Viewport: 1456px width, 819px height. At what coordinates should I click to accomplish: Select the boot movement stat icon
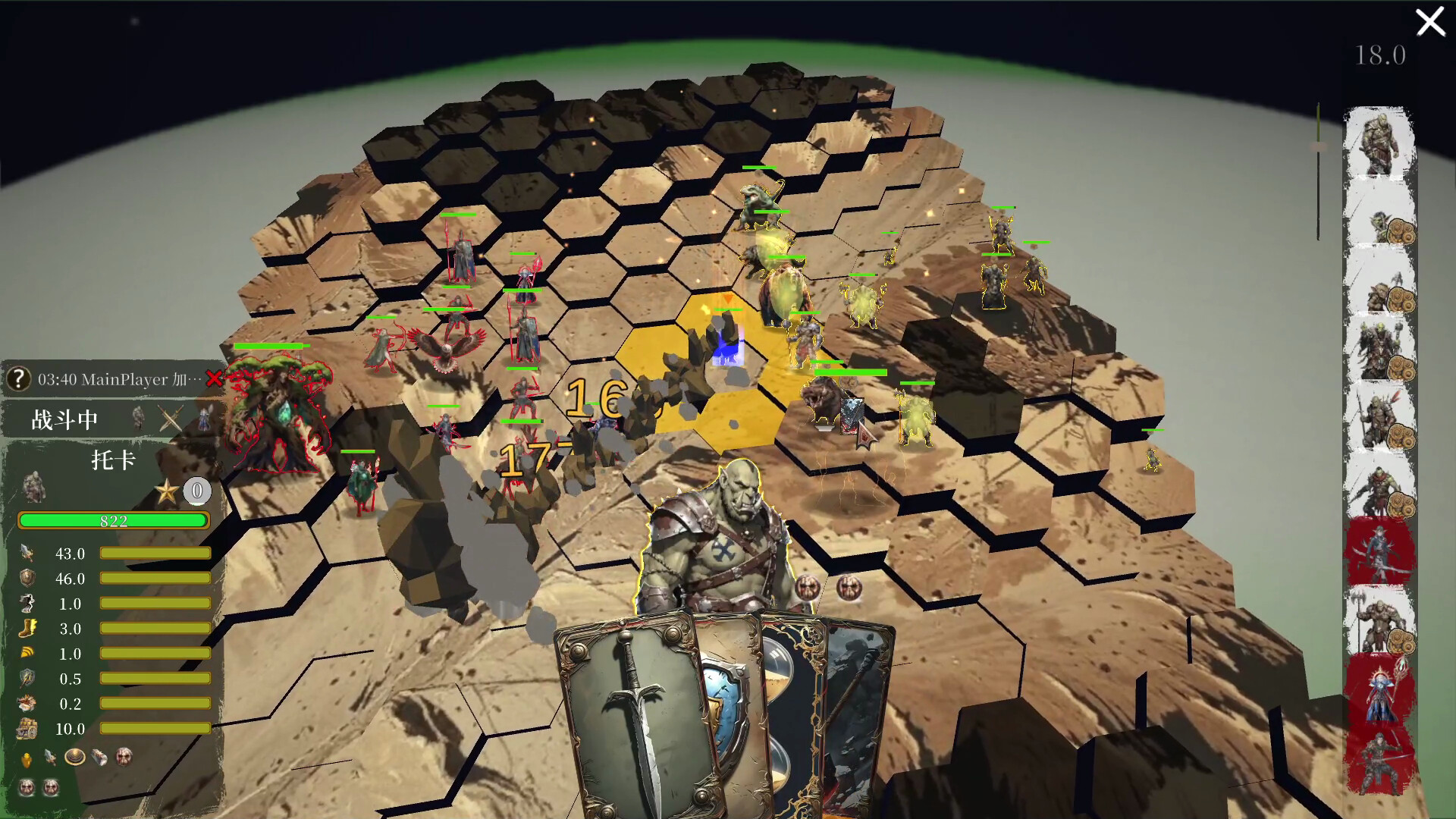[27, 629]
